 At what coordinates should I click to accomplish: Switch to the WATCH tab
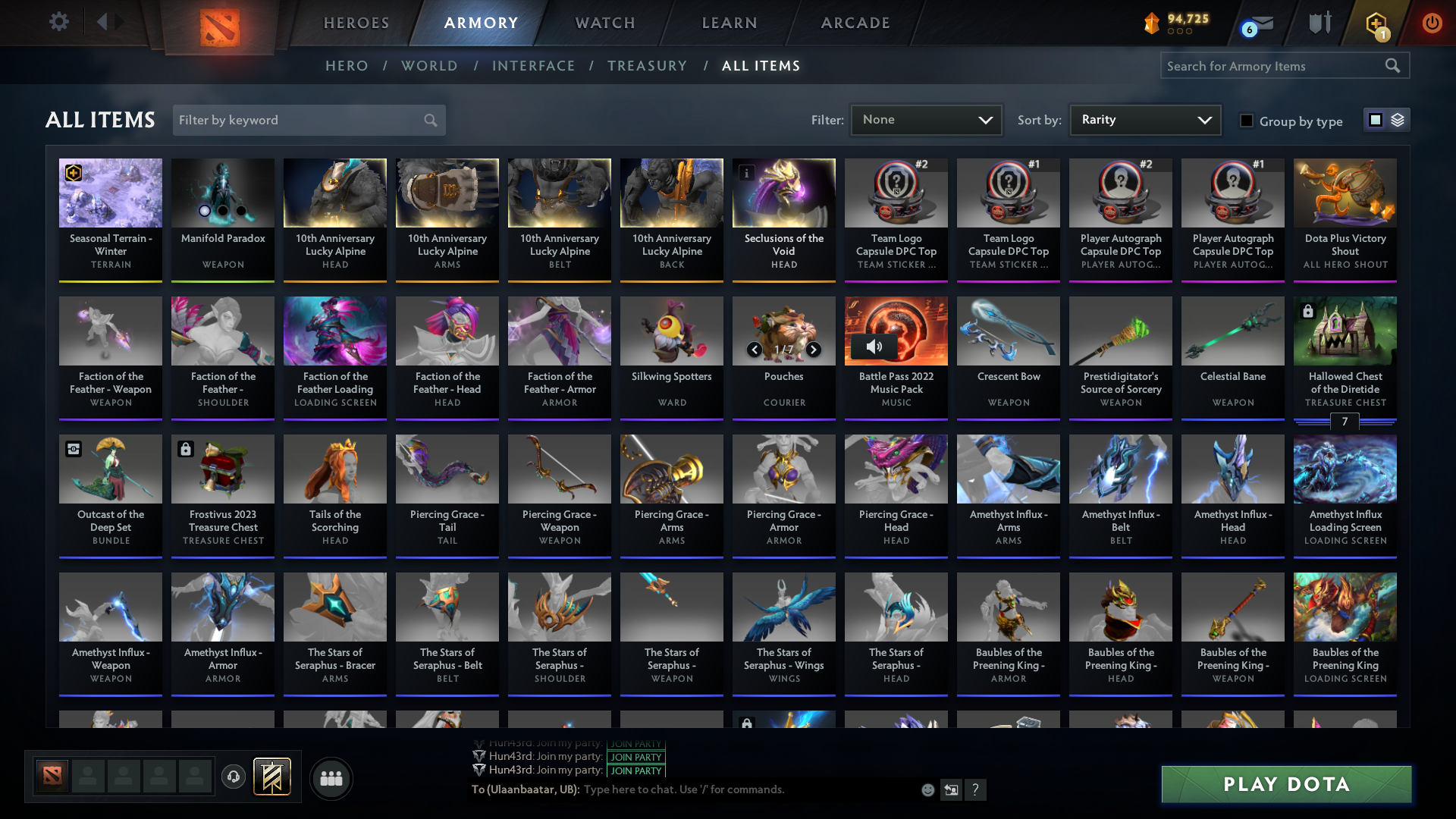604,23
